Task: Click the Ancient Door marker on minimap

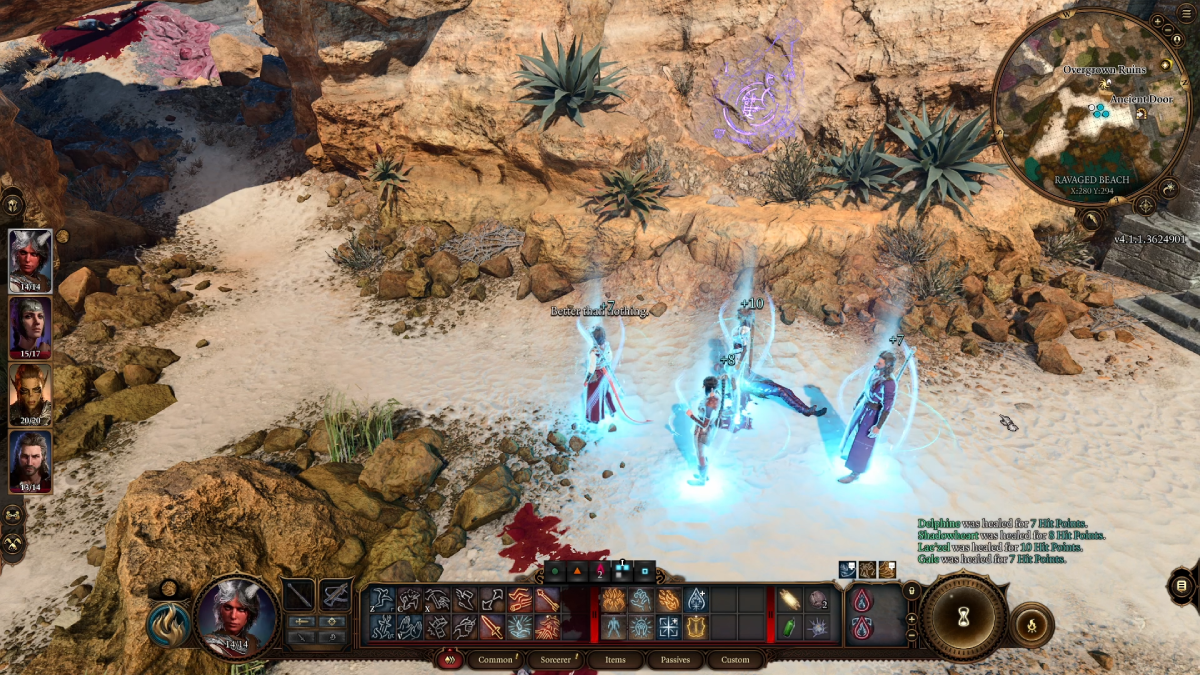Action: click(1141, 114)
